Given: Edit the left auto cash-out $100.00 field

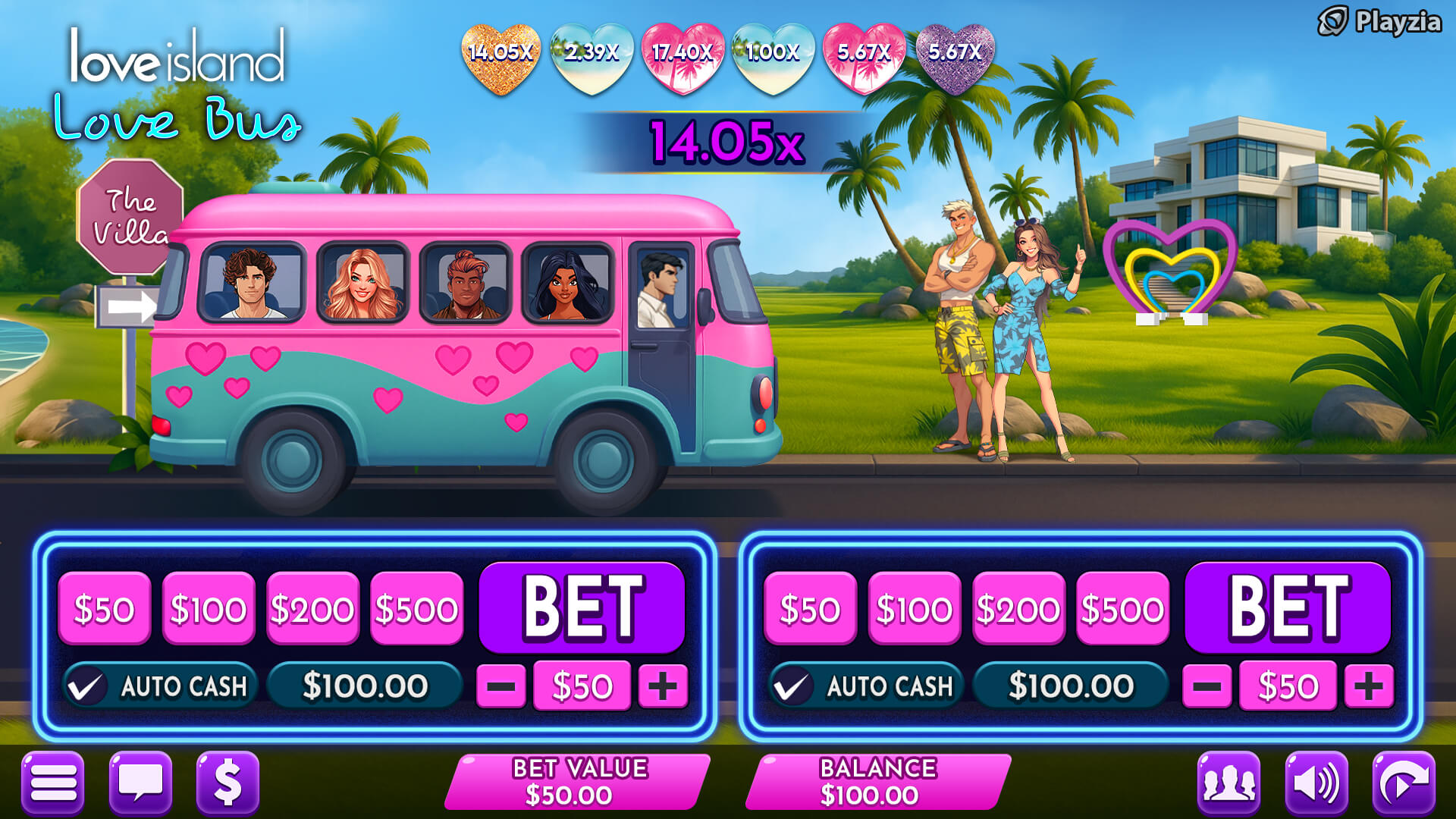Looking at the screenshot, I should pyautogui.click(x=365, y=686).
